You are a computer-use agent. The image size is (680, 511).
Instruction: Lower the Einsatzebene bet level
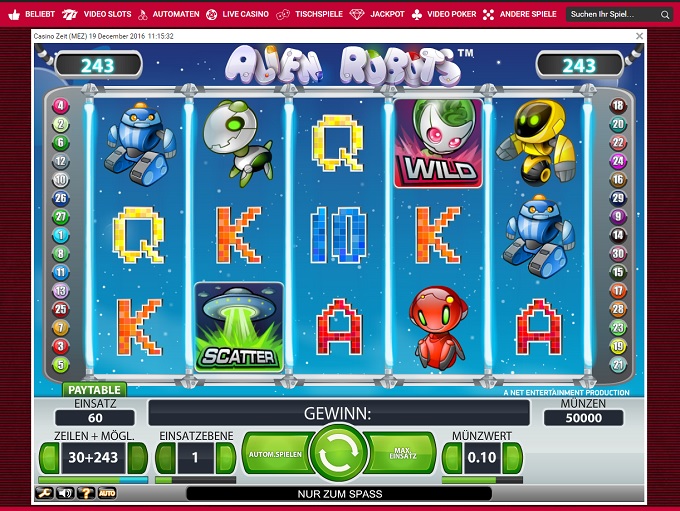coord(166,459)
